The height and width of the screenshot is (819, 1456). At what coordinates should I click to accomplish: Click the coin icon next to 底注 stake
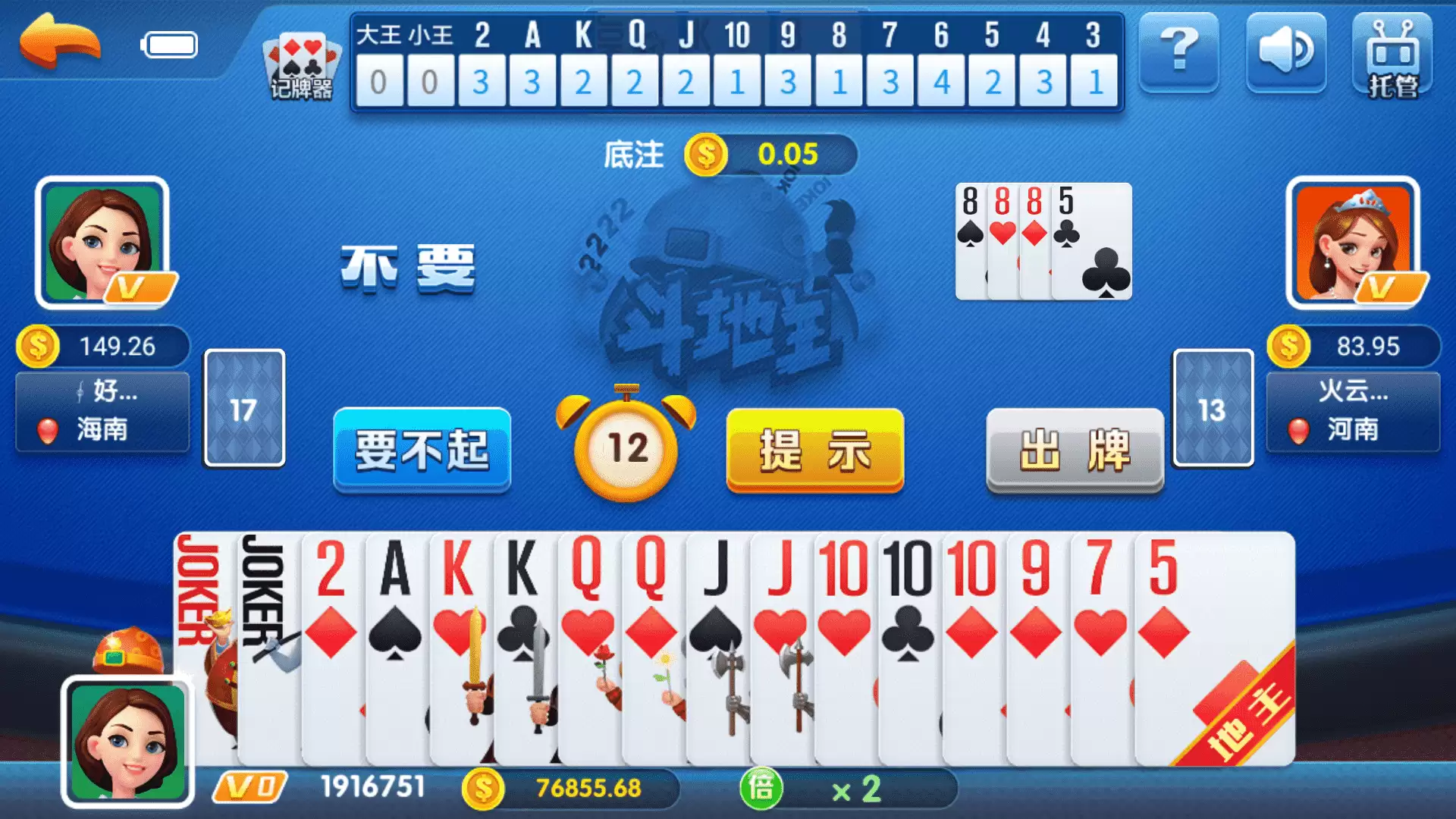[705, 154]
